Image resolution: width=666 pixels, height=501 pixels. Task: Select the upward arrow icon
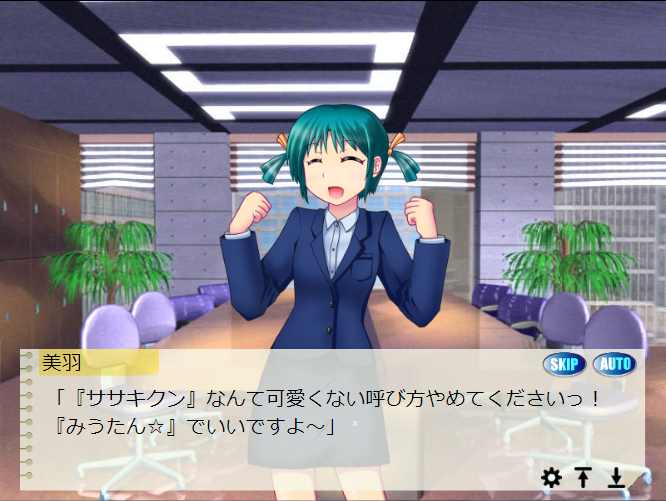[584, 478]
